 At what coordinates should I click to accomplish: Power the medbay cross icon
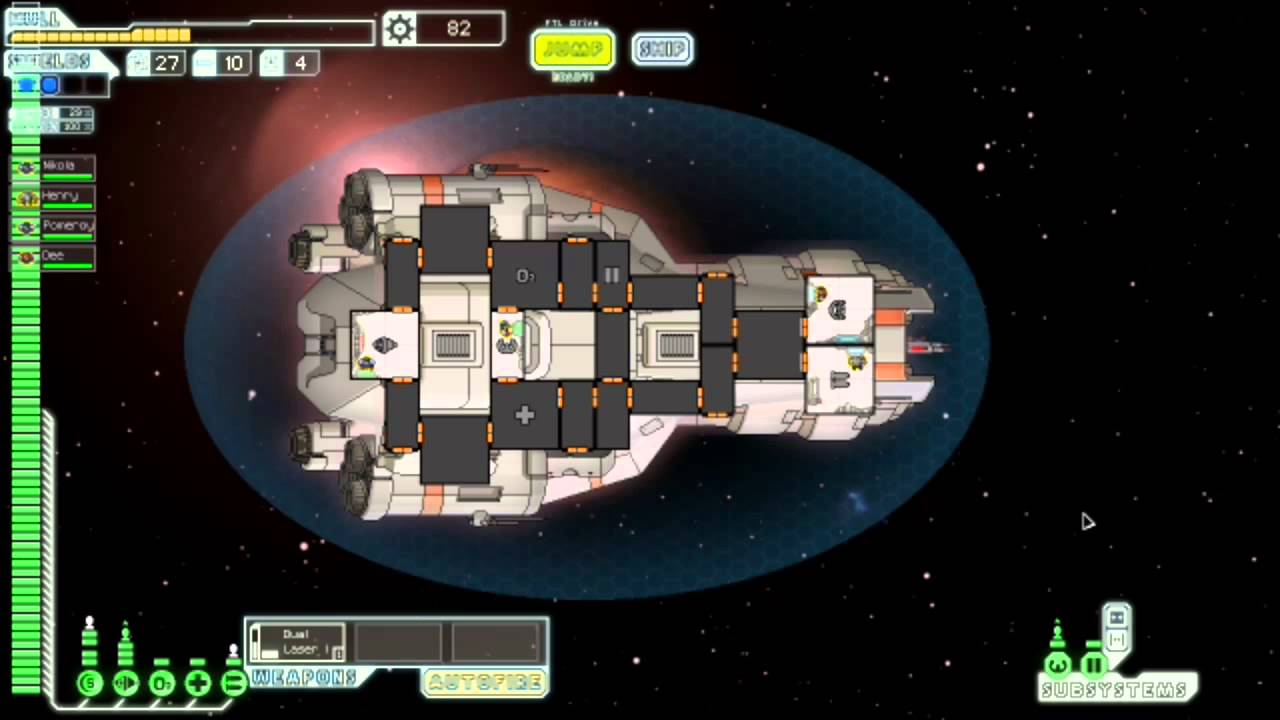click(198, 684)
